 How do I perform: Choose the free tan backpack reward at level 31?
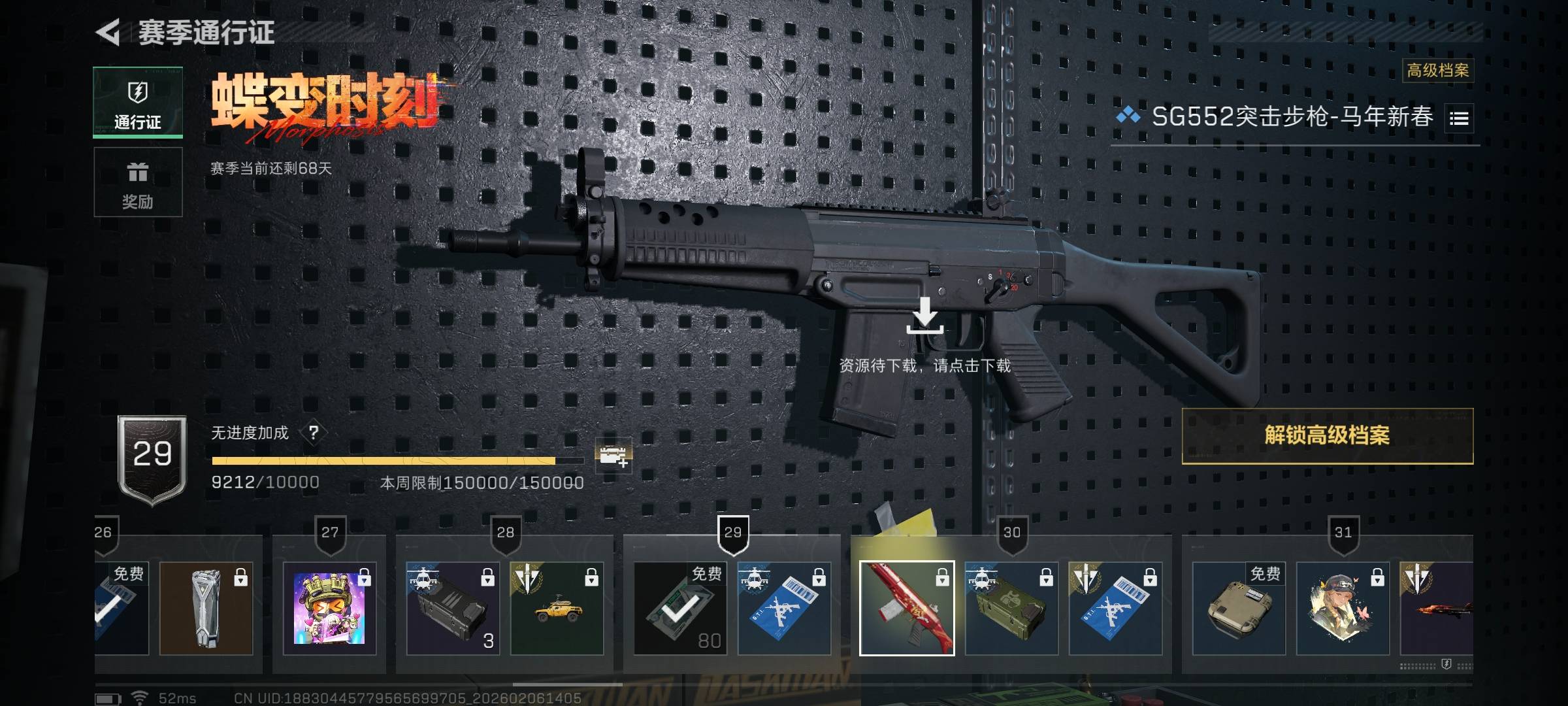pyautogui.click(x=1239, y=609)
